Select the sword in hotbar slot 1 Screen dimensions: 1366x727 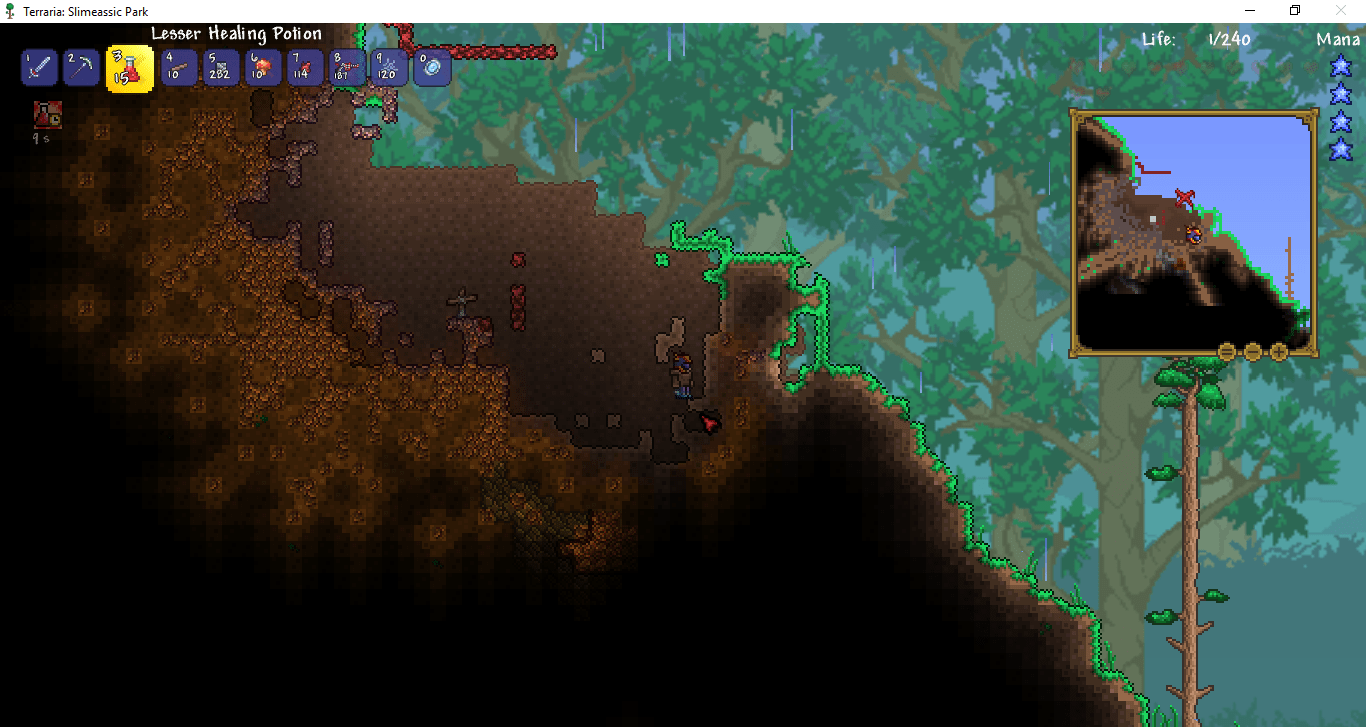tap(39, 67)
